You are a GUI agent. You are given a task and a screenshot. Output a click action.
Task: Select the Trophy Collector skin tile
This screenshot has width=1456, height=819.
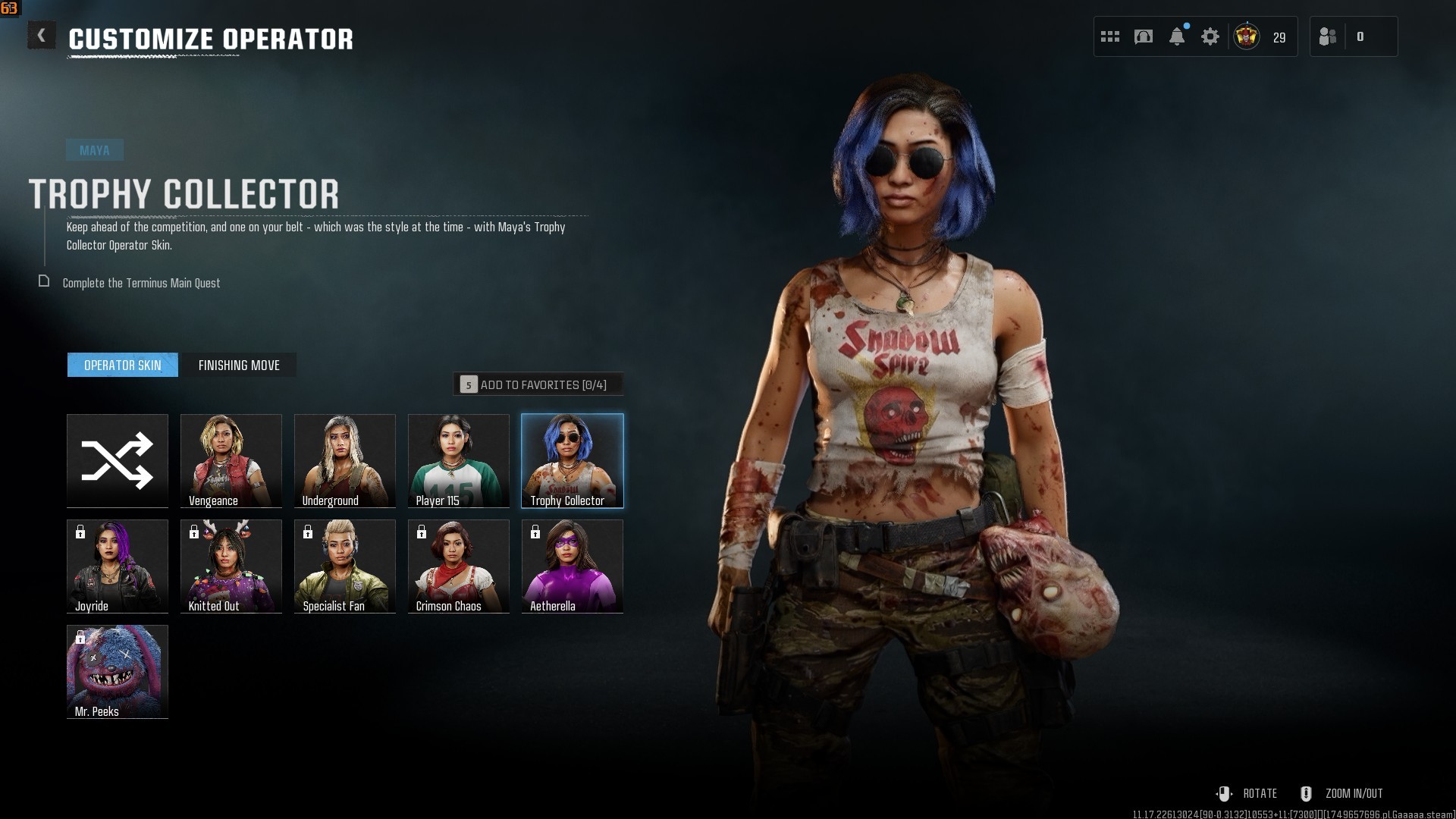click(x=573, y=460)
